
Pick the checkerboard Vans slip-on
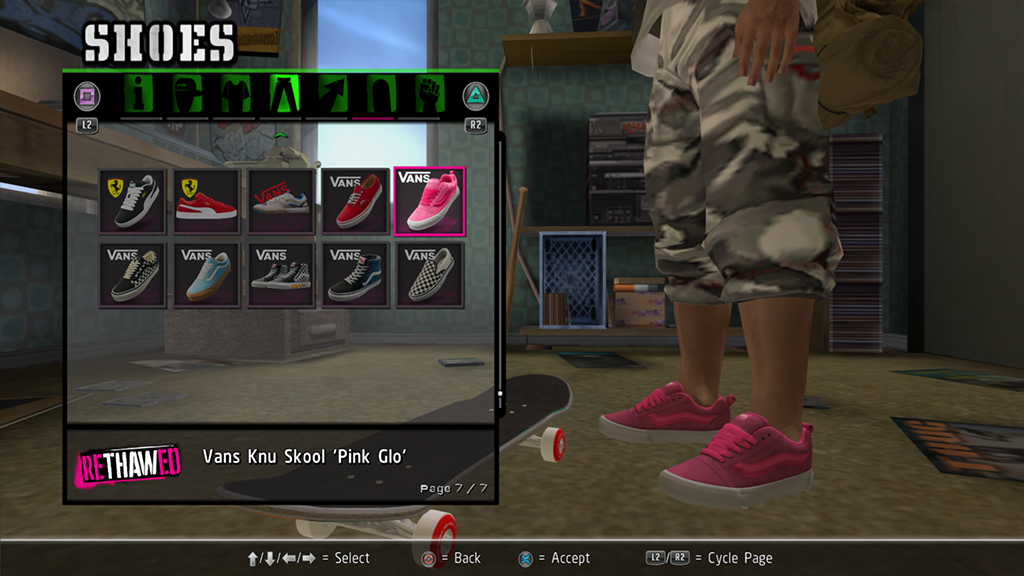tap(429, 275)
